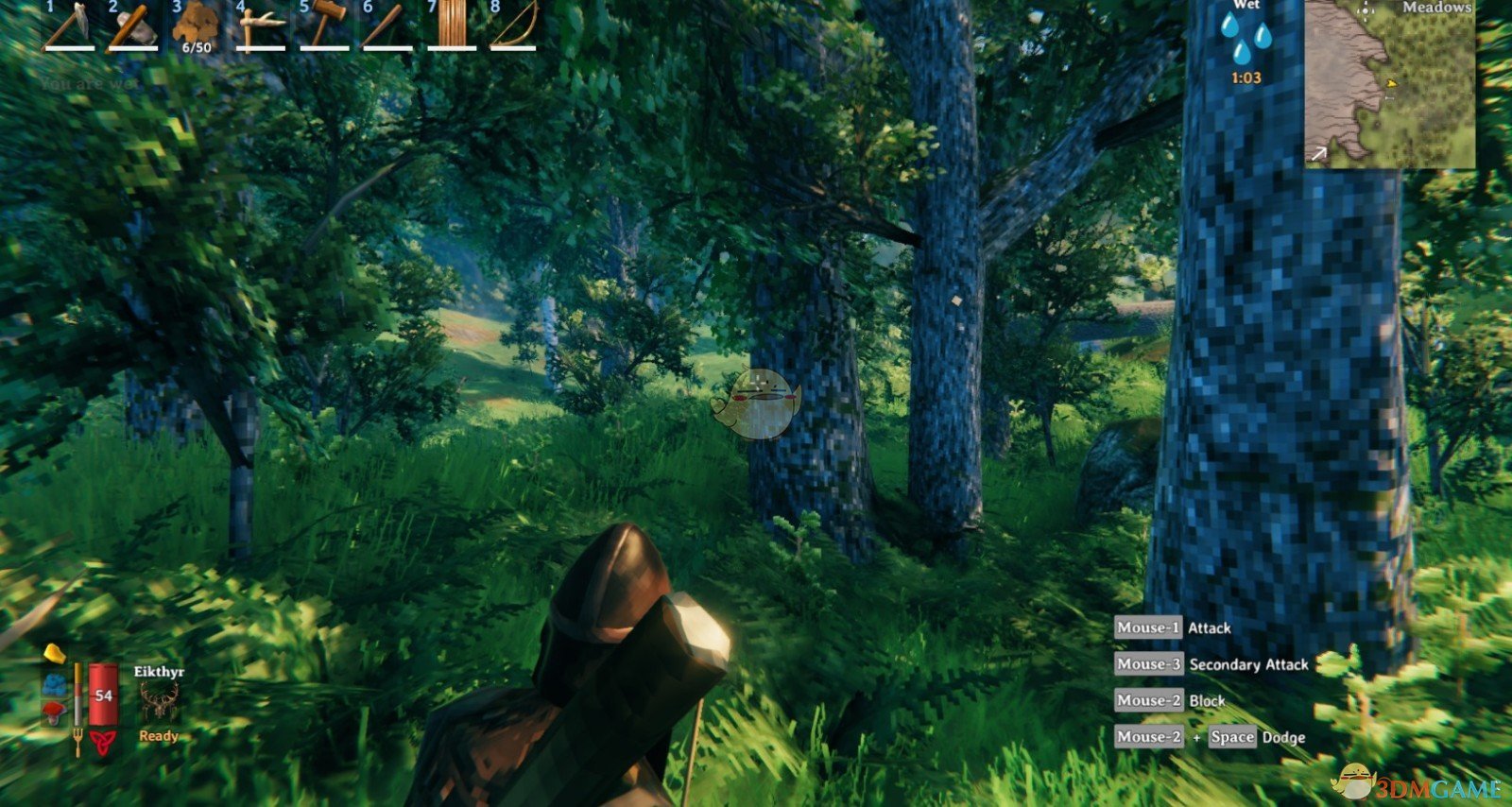Click the fork icon below the food bar
Viewport: 1512px width, 807px height.
(77, 737)
